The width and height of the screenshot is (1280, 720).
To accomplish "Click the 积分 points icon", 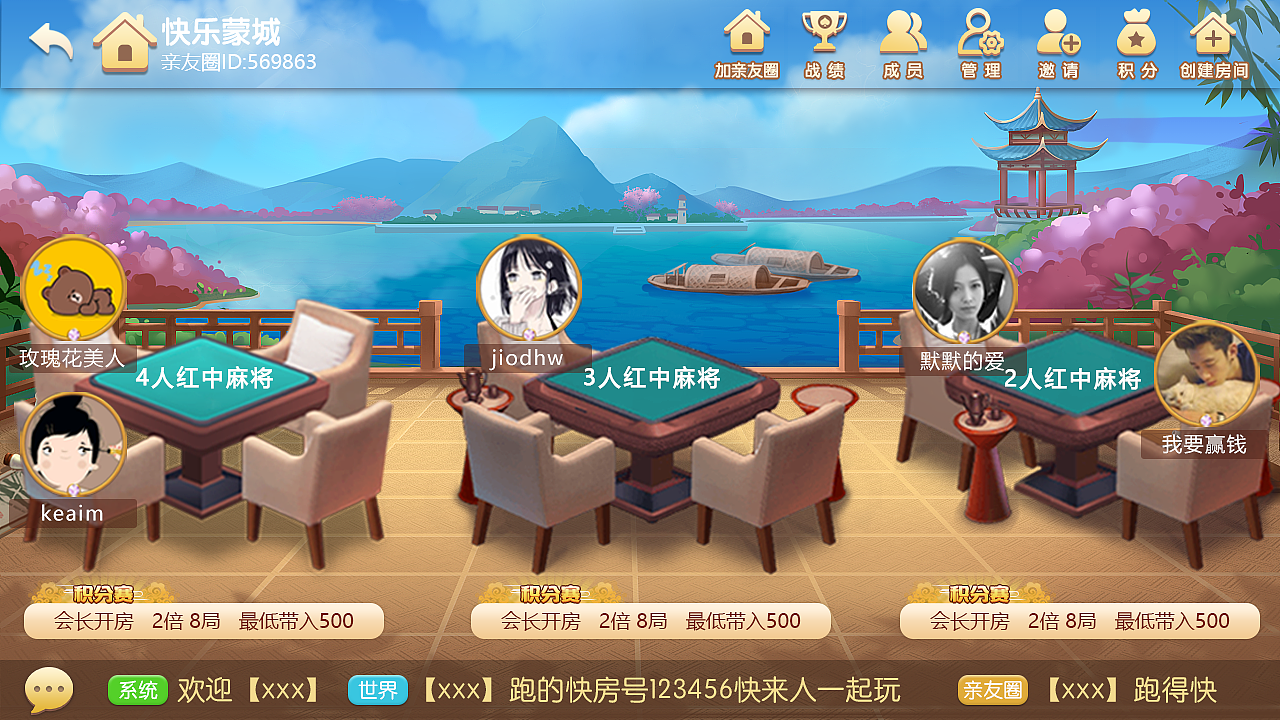I will (1135, 40).
